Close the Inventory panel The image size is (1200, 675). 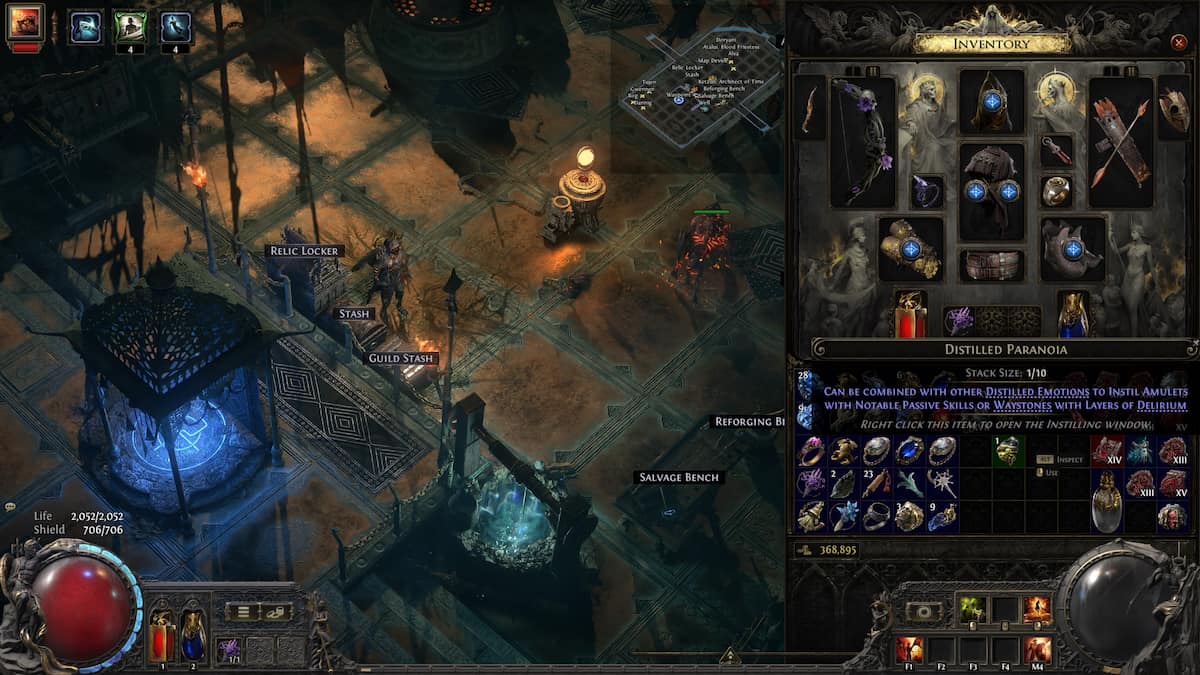click(x=1177, y=43)
